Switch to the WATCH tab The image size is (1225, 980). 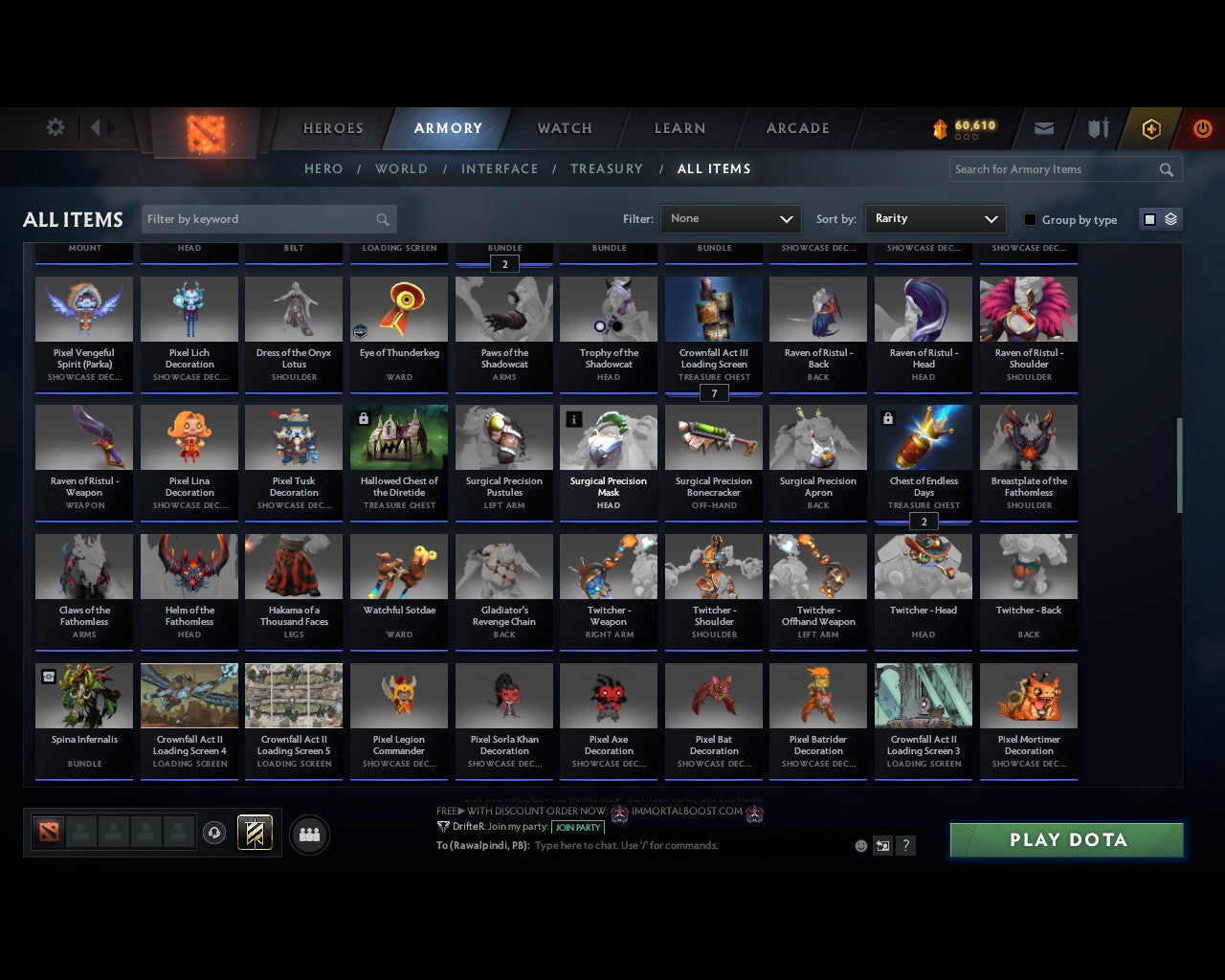[563, 128]
